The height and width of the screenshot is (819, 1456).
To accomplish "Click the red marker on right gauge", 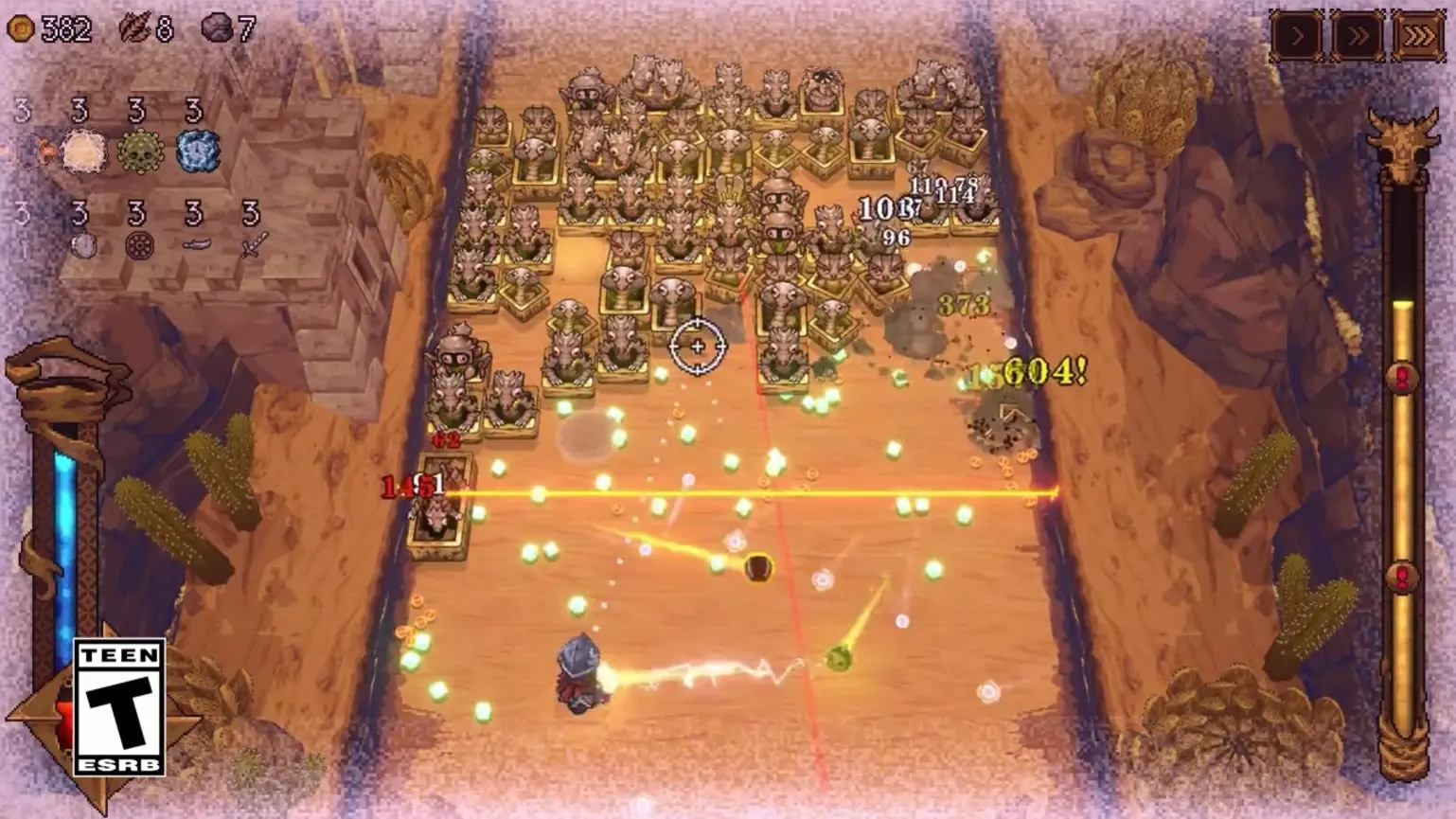I will coord(1401,376).
